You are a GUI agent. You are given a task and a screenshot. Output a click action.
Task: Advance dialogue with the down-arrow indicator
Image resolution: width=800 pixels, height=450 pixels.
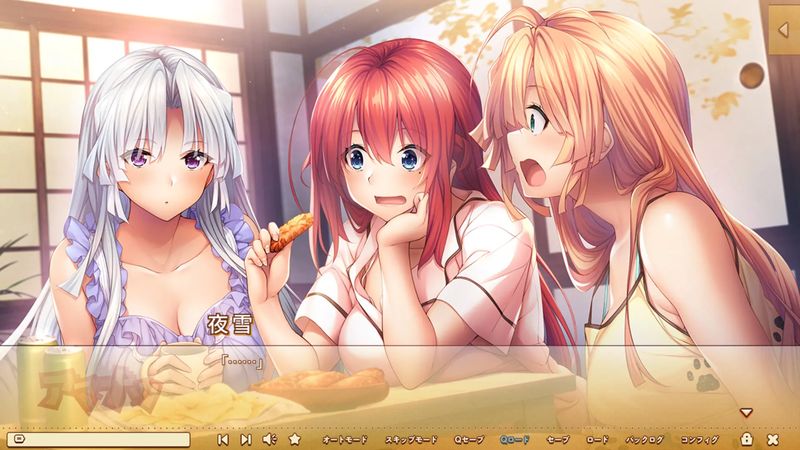[745, 412]
